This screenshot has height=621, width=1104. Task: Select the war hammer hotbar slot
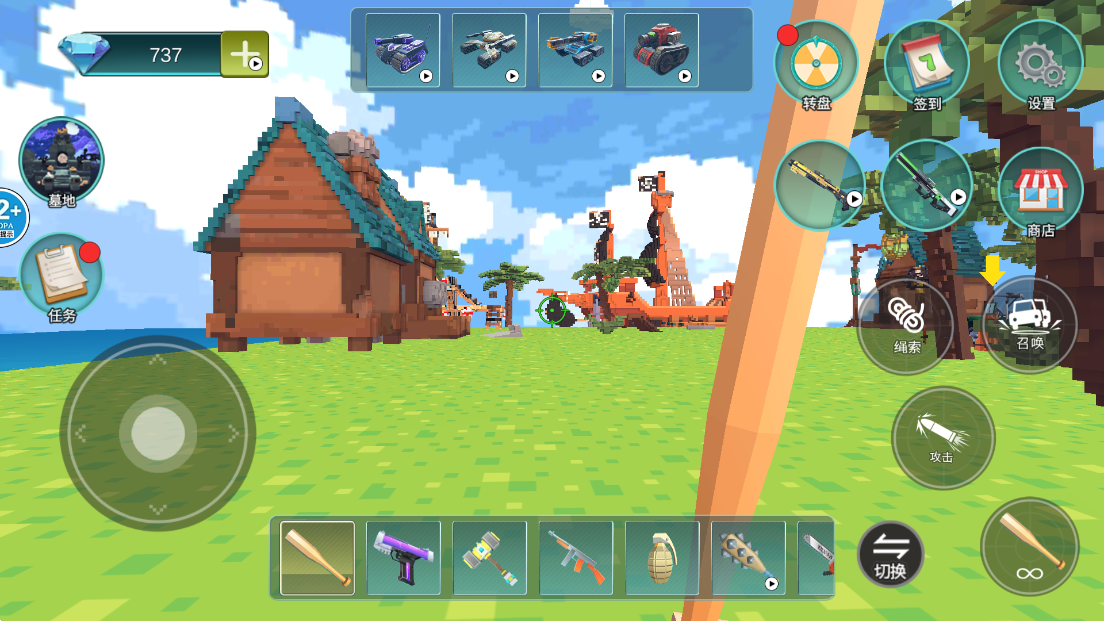[x=489, y=558]
